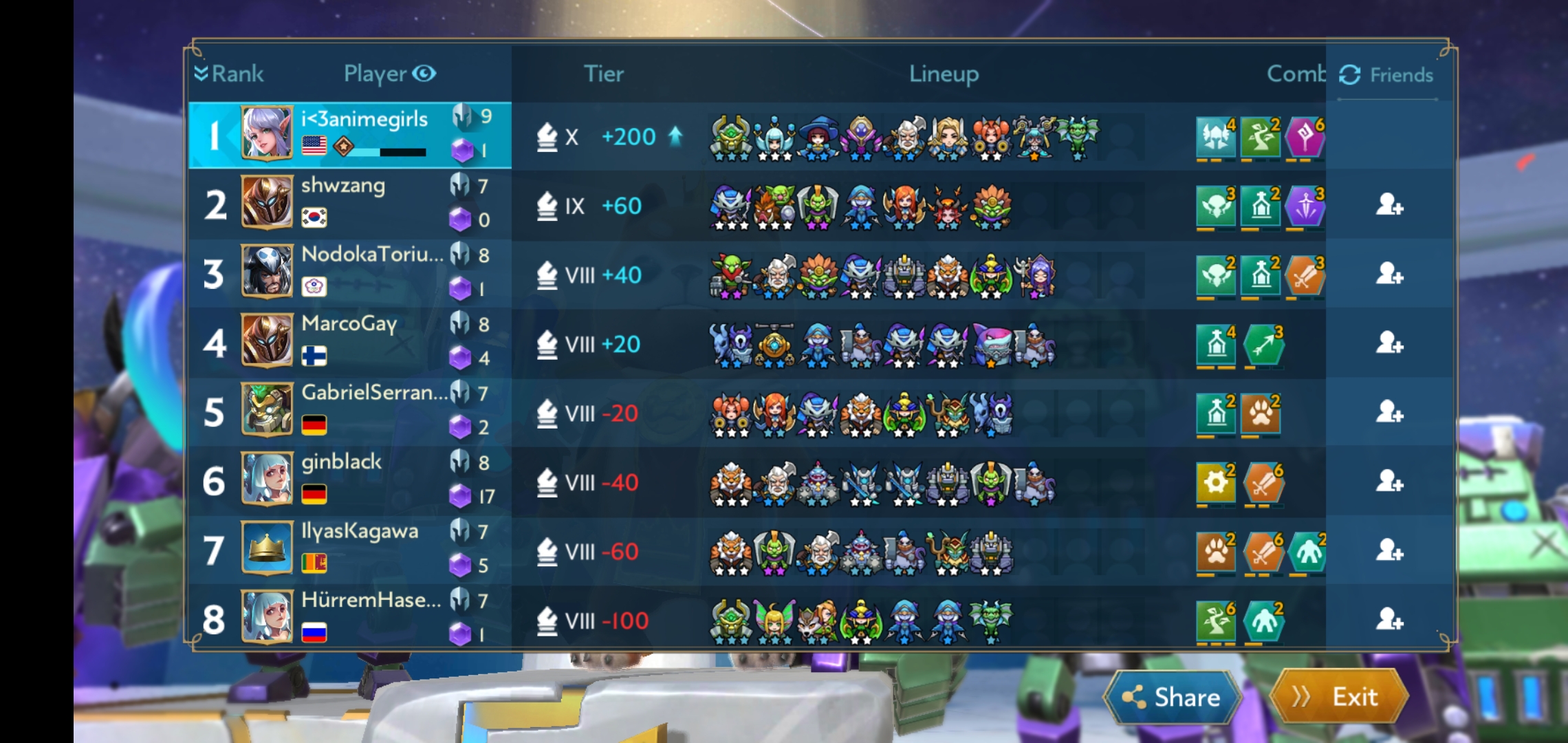The width and height of the screenshot is (1568, 743).
Task: Click shwzang's purple sword combo icon
Action: click(x=1307, y=205)
